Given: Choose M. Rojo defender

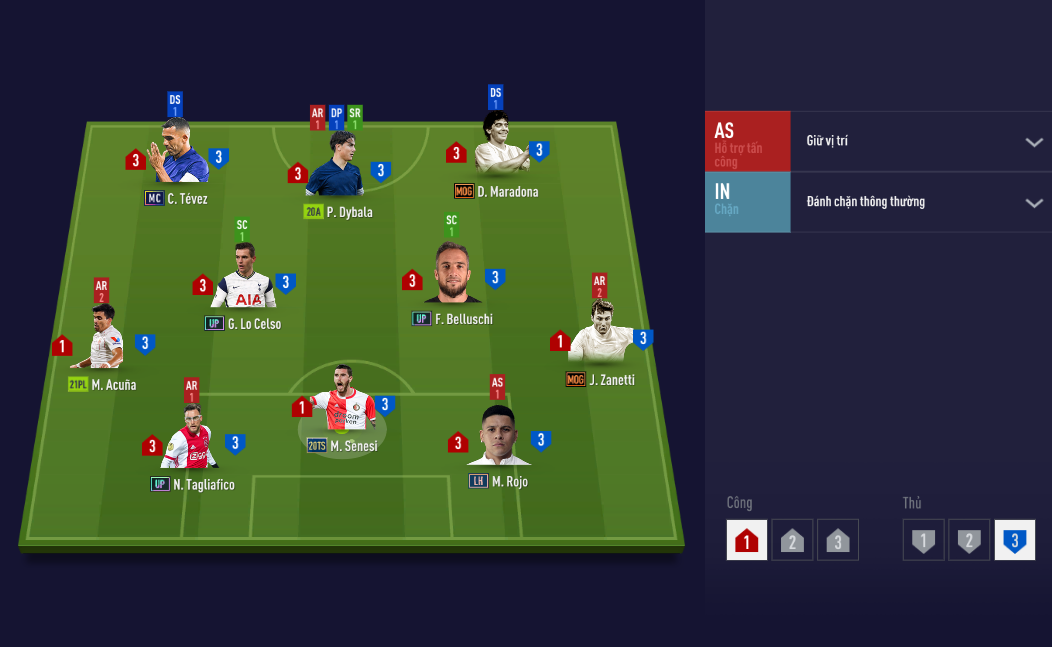Looking at the screenshot, I should [x=498, y=438].
